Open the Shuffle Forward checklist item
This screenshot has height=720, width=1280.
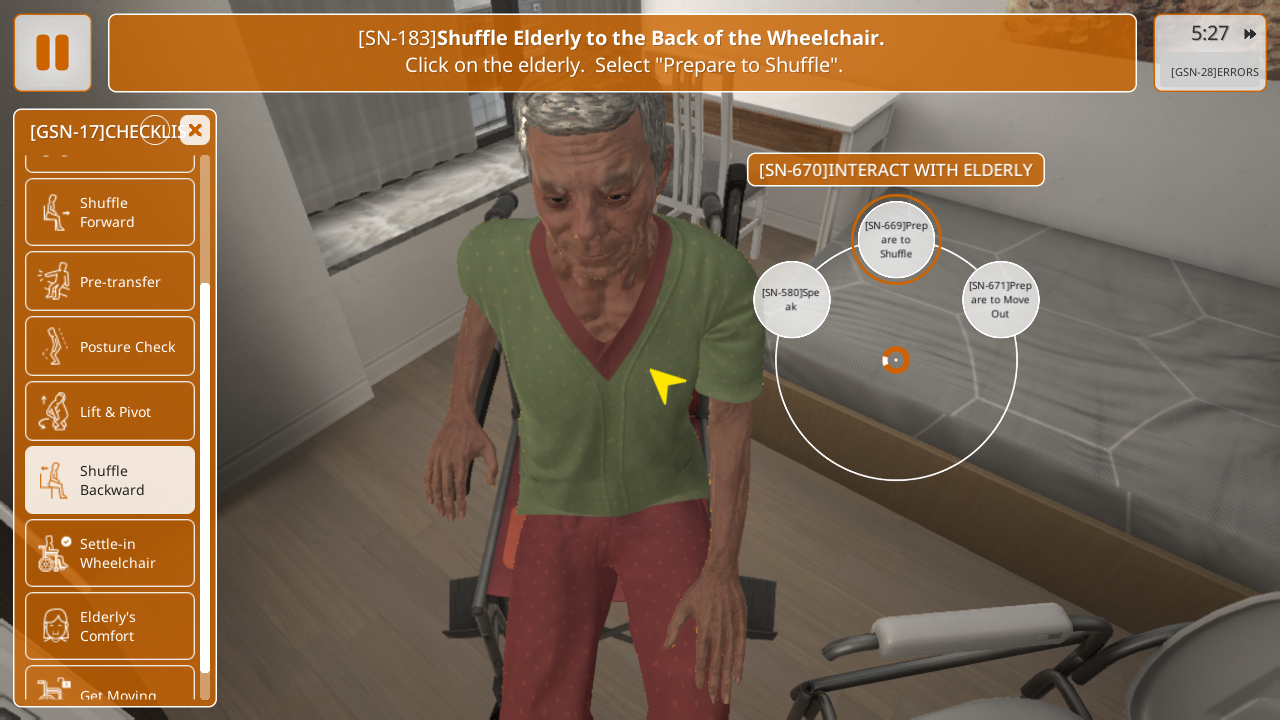pos(110,212)
